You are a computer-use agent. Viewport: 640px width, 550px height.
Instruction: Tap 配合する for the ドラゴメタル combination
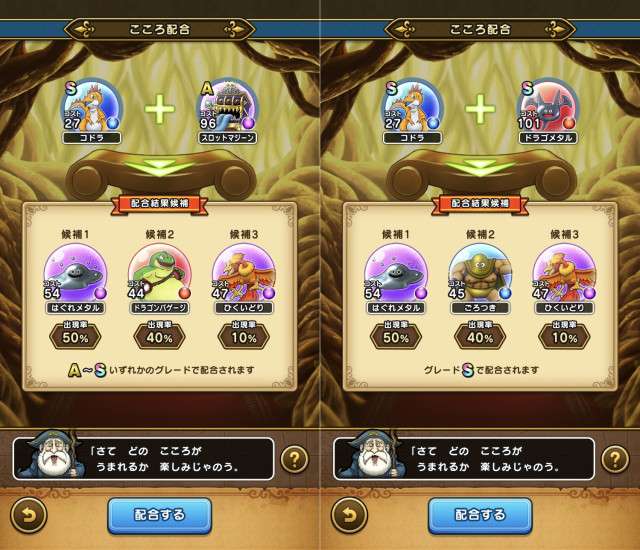pyautogui.click(x=480, y=515)
